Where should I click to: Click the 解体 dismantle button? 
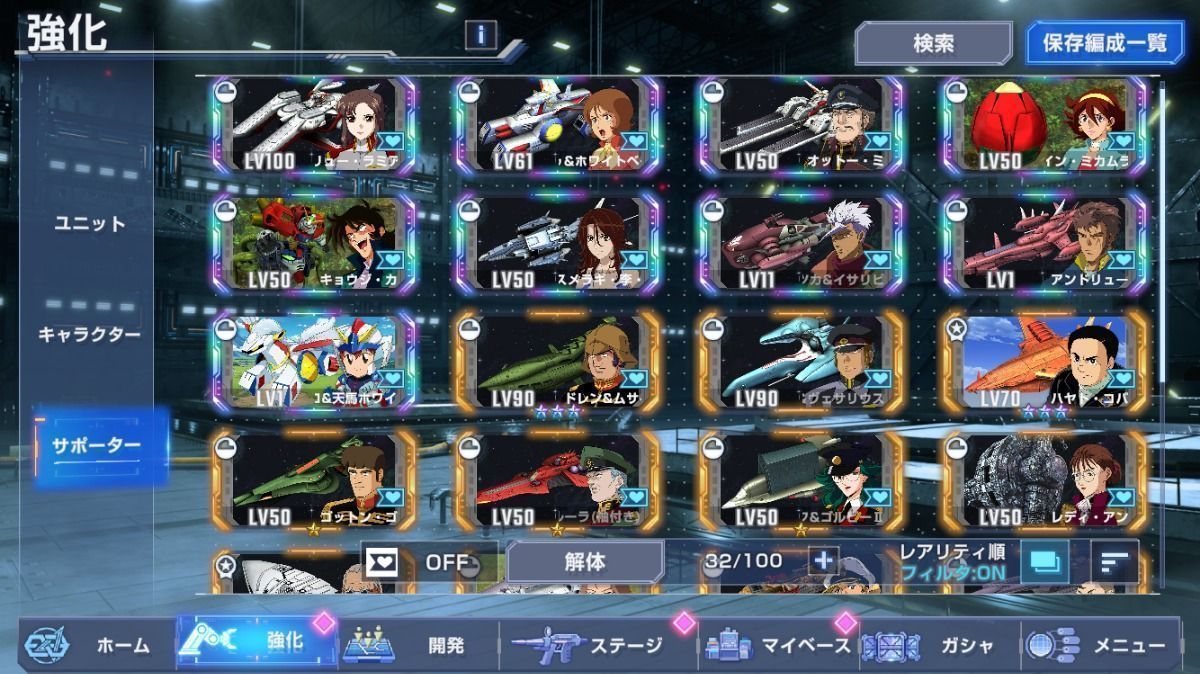[x=585, y=562]
